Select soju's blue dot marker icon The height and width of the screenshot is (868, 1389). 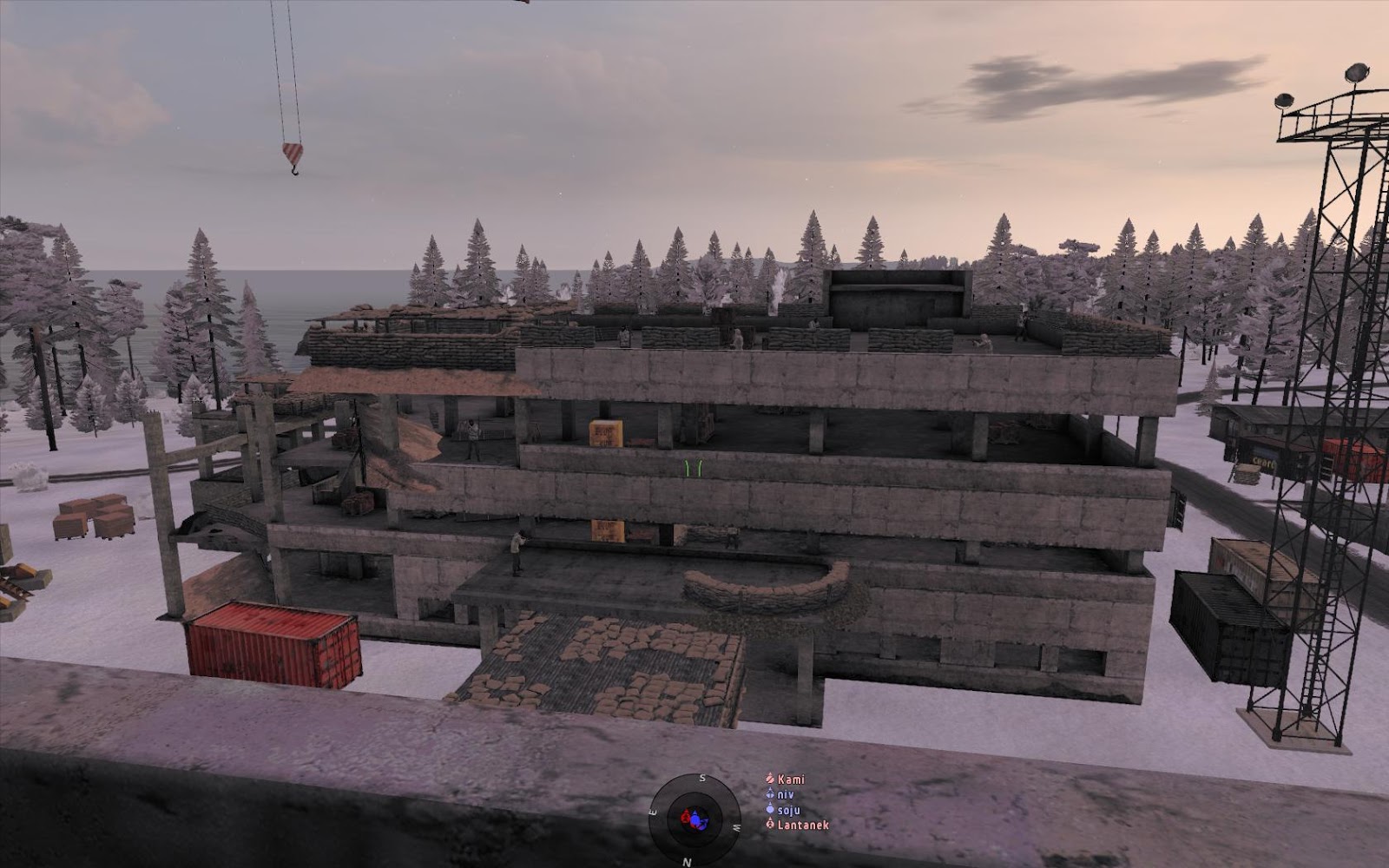(x=770, y=809)
